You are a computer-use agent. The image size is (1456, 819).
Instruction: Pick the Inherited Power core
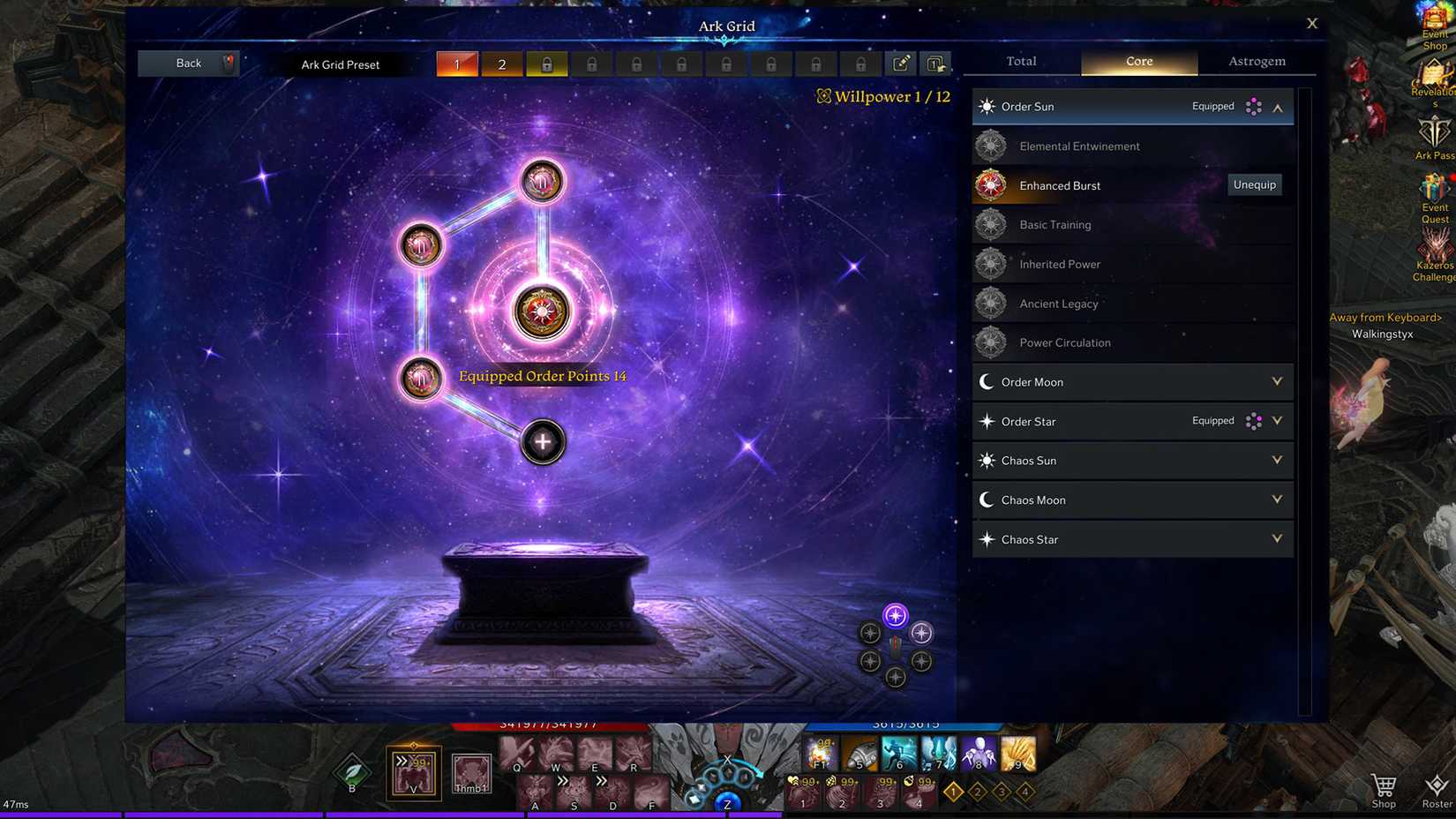(1059, 265)
